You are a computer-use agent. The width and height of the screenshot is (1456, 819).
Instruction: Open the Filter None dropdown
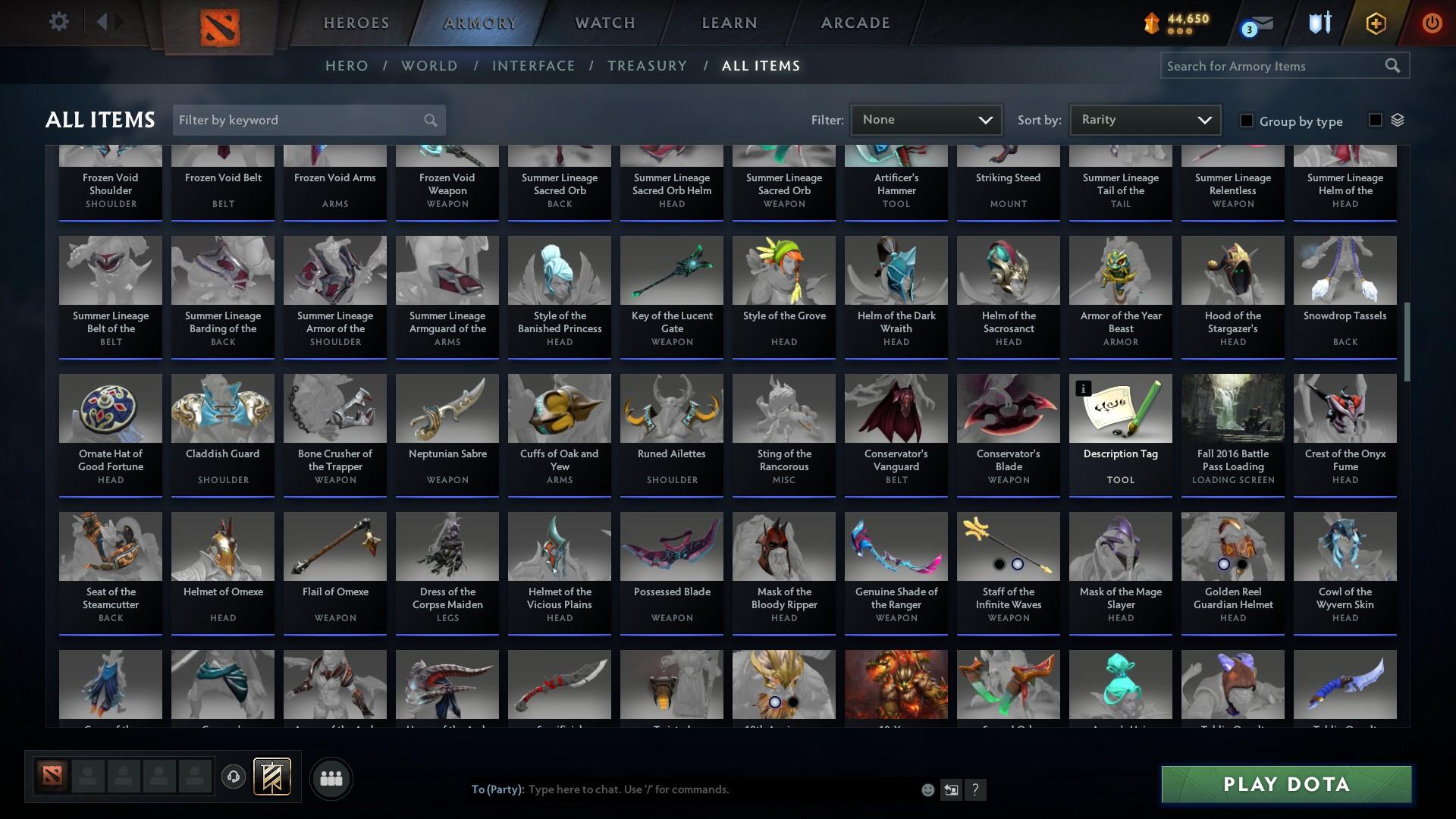coord(926,119)
